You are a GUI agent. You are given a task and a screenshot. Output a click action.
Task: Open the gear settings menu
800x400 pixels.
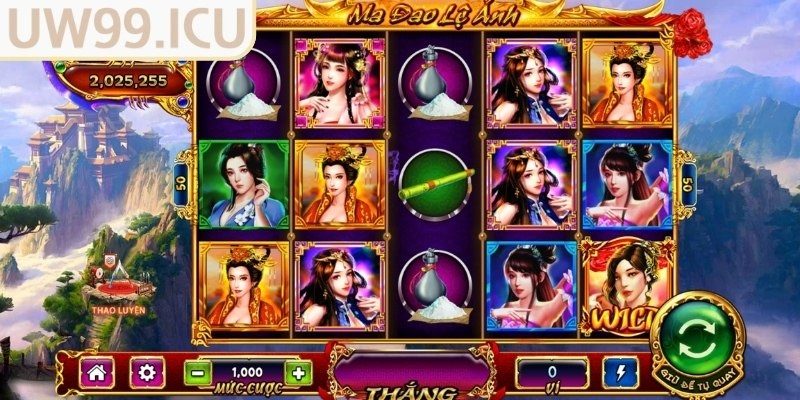click(147, 374)
